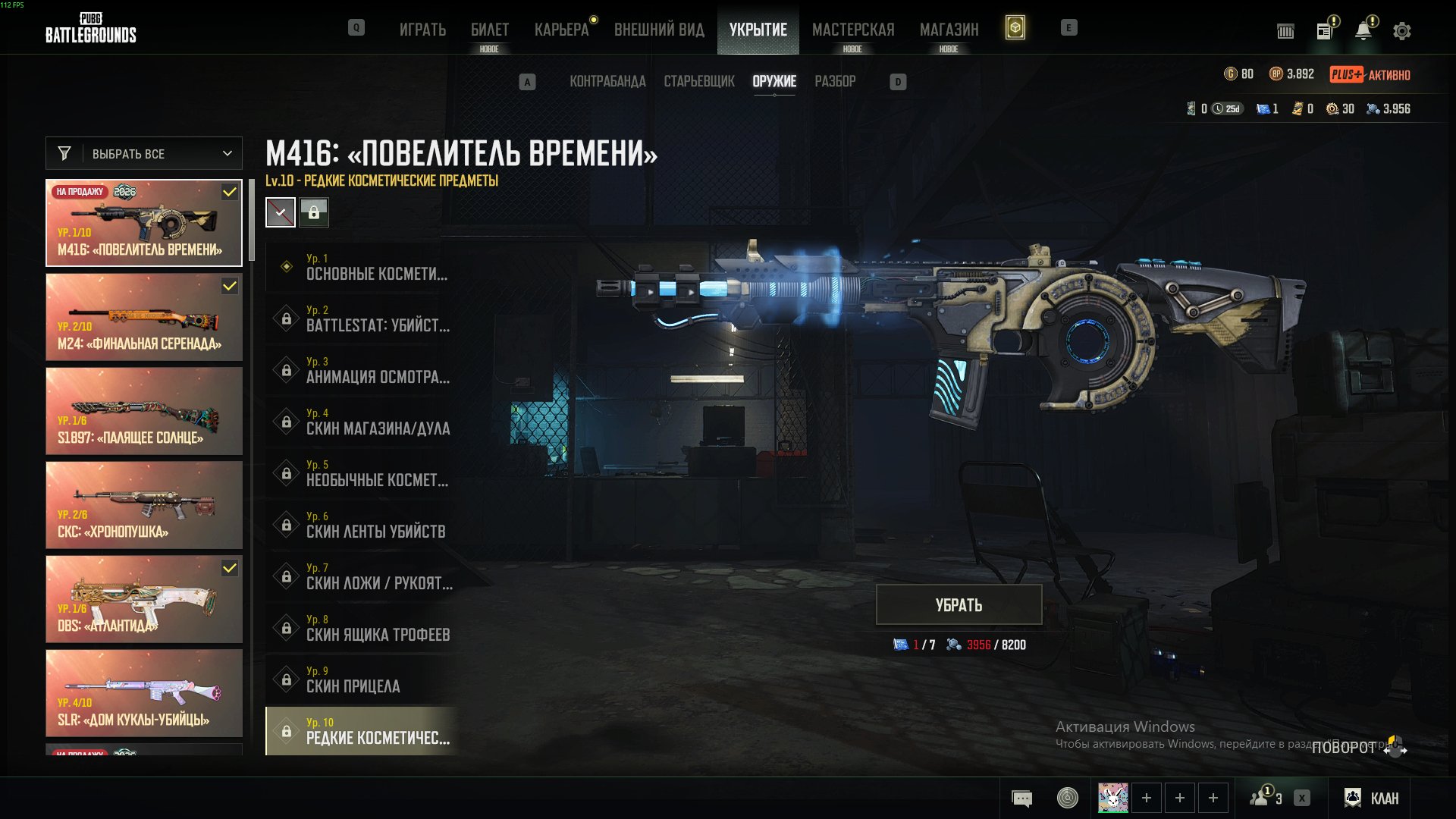This screenshot has width=1456, height=819.
Task: Select the КОНТРАБАНДА sub-tab
Action: coord(607,81)
